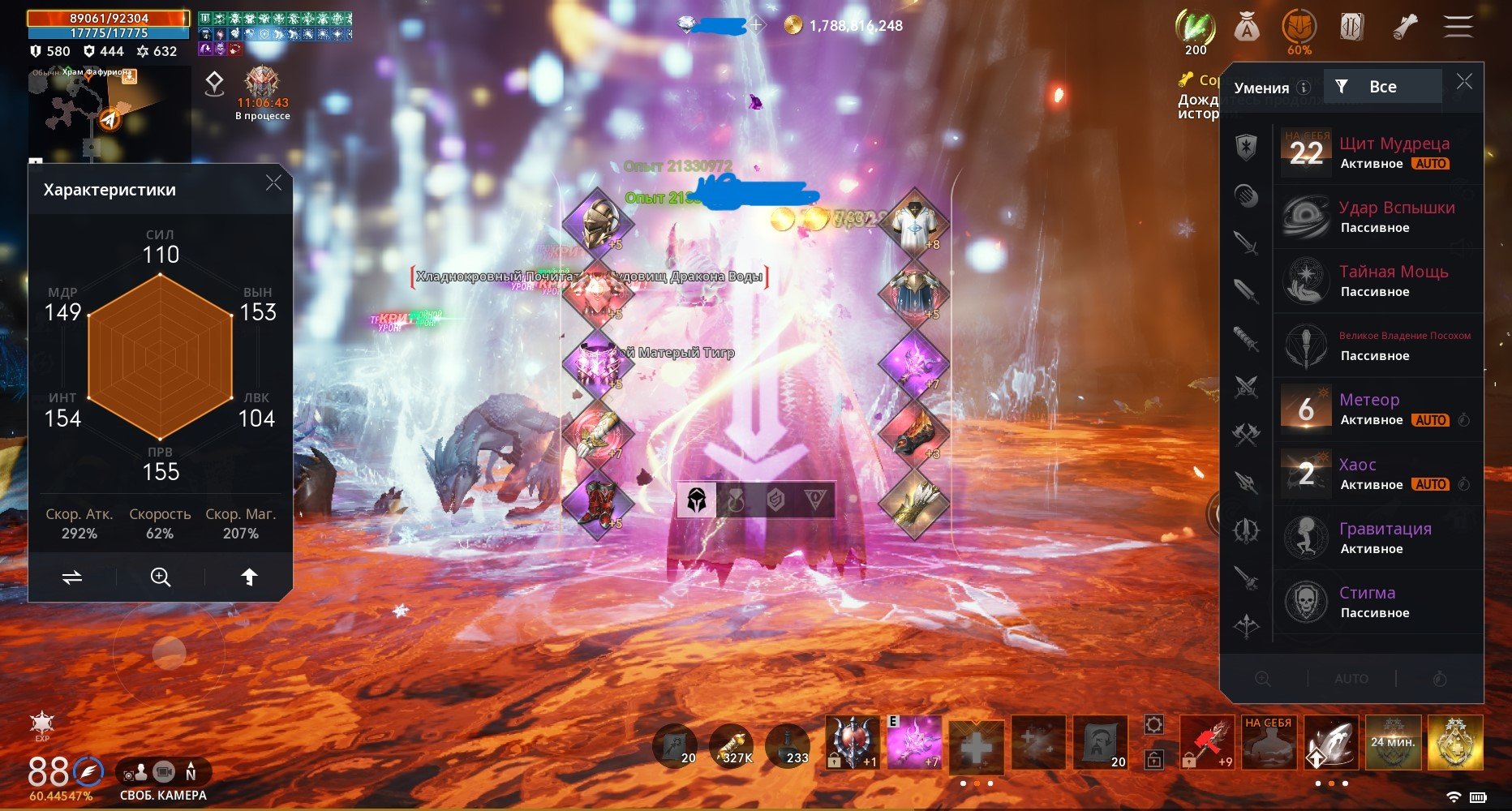Viewport: 1512px width, 811px height.
Task: Select the equipped helmet slot
Action: point(598,221)
